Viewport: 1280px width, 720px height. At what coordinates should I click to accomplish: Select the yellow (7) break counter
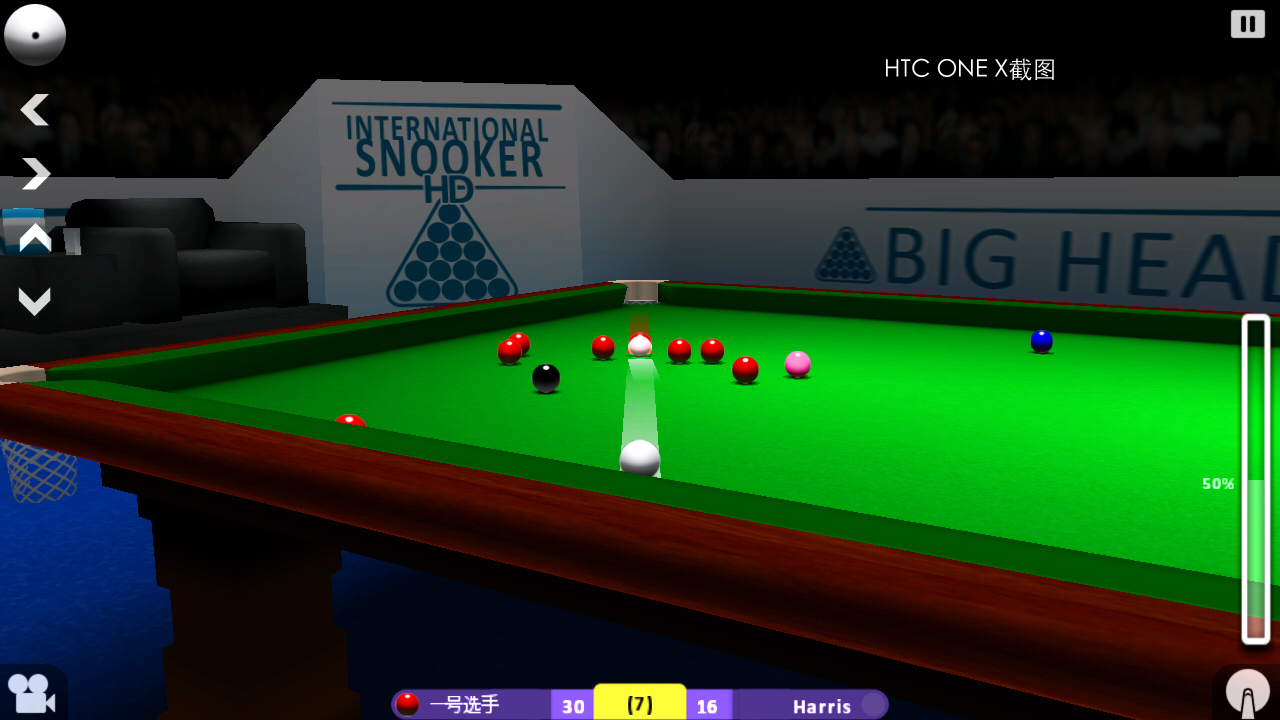(x=639, y=702)
